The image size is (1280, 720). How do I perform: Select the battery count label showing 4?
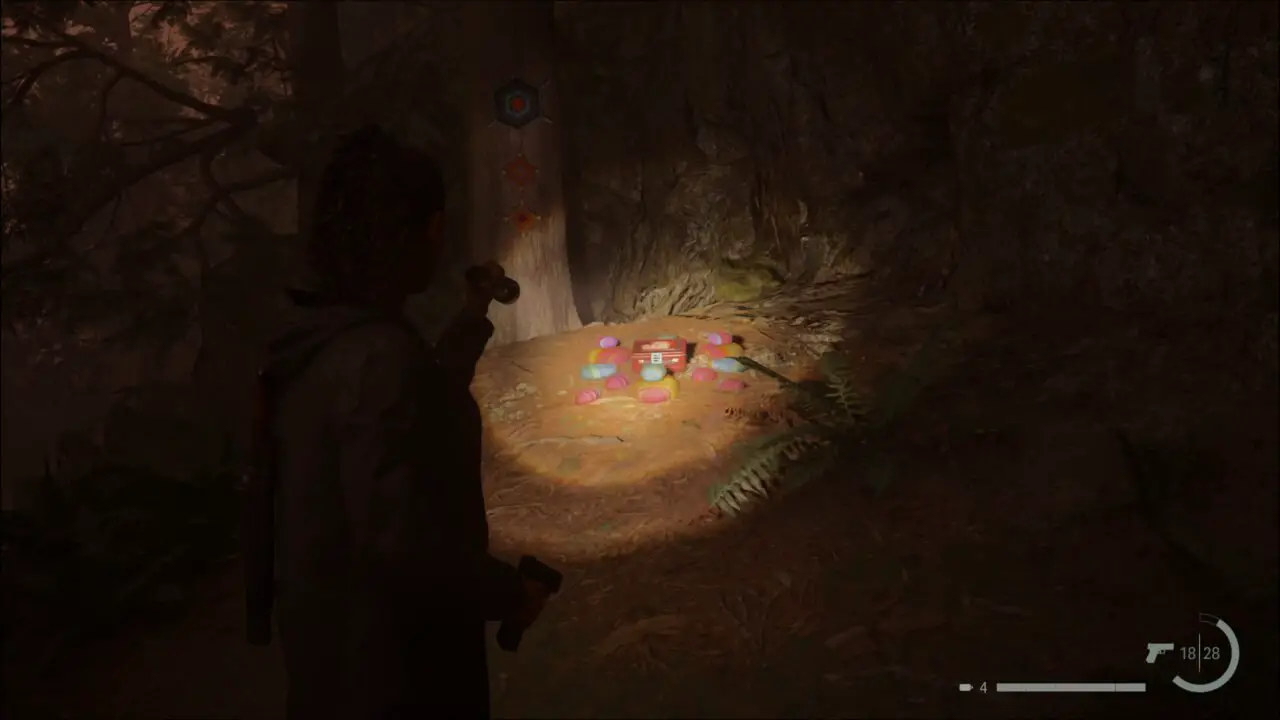click(x=983, y=686)
